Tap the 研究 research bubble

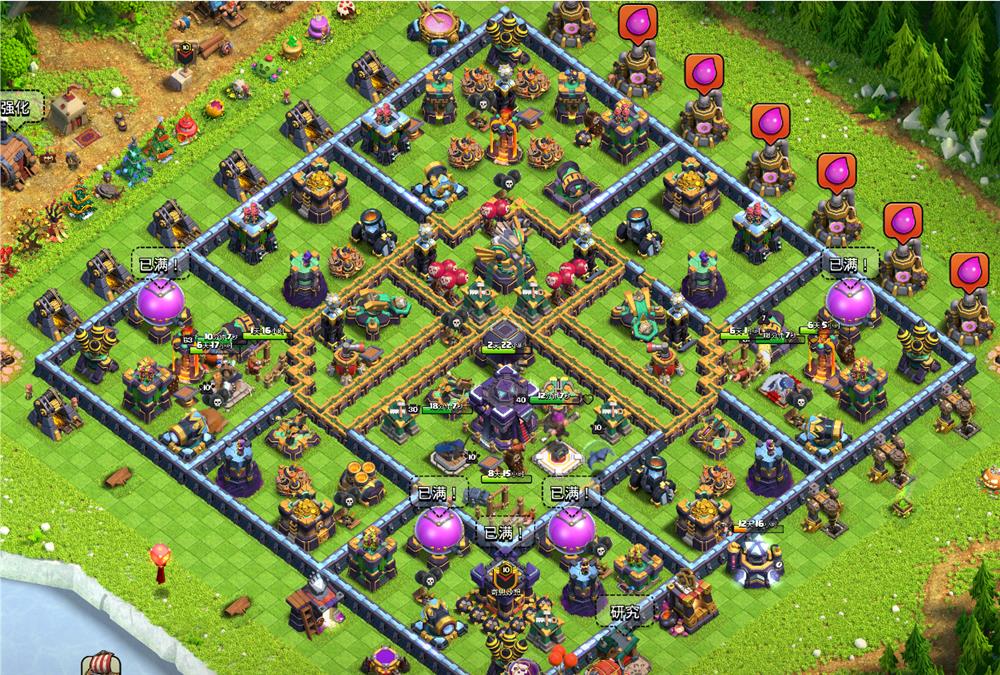626,610
